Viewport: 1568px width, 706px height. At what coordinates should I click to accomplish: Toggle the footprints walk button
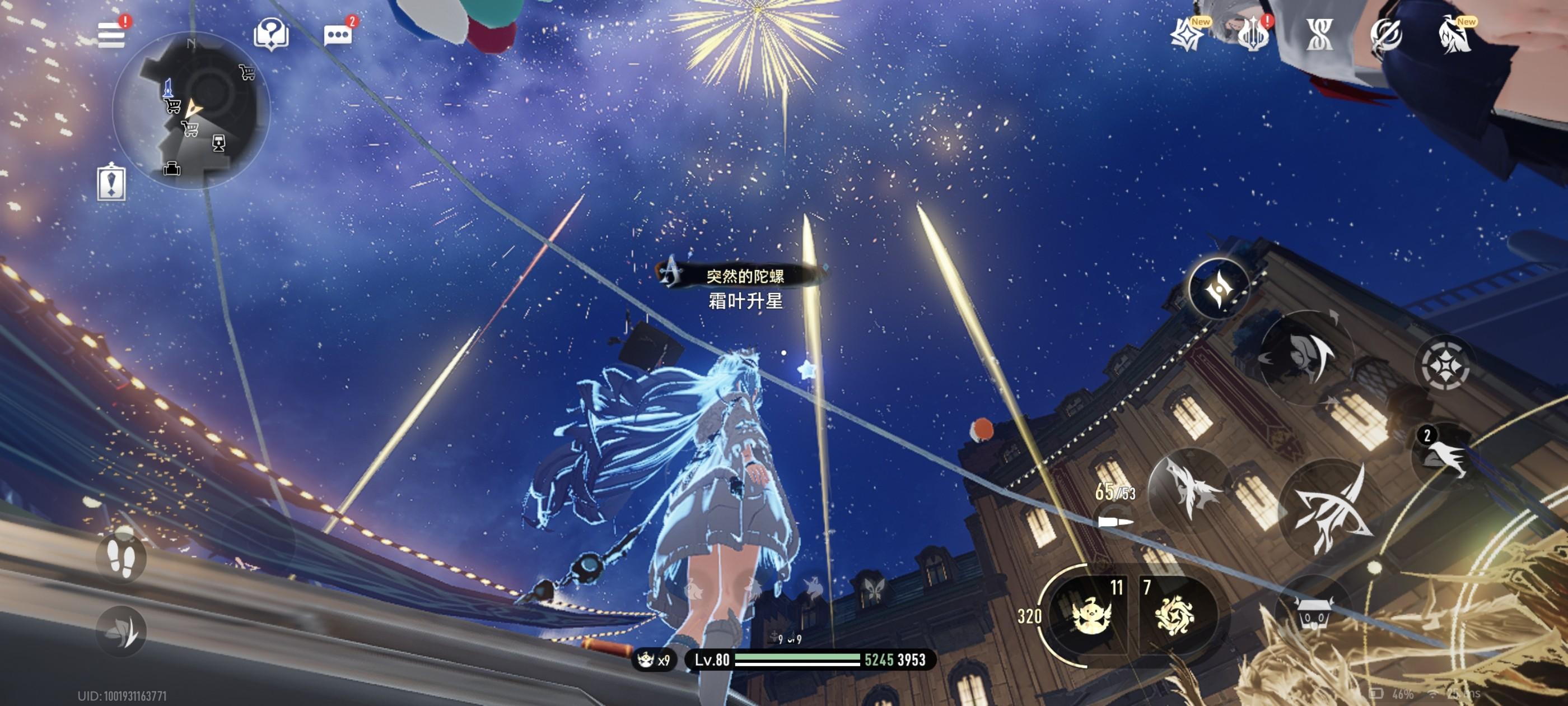(x=120, y=557)
